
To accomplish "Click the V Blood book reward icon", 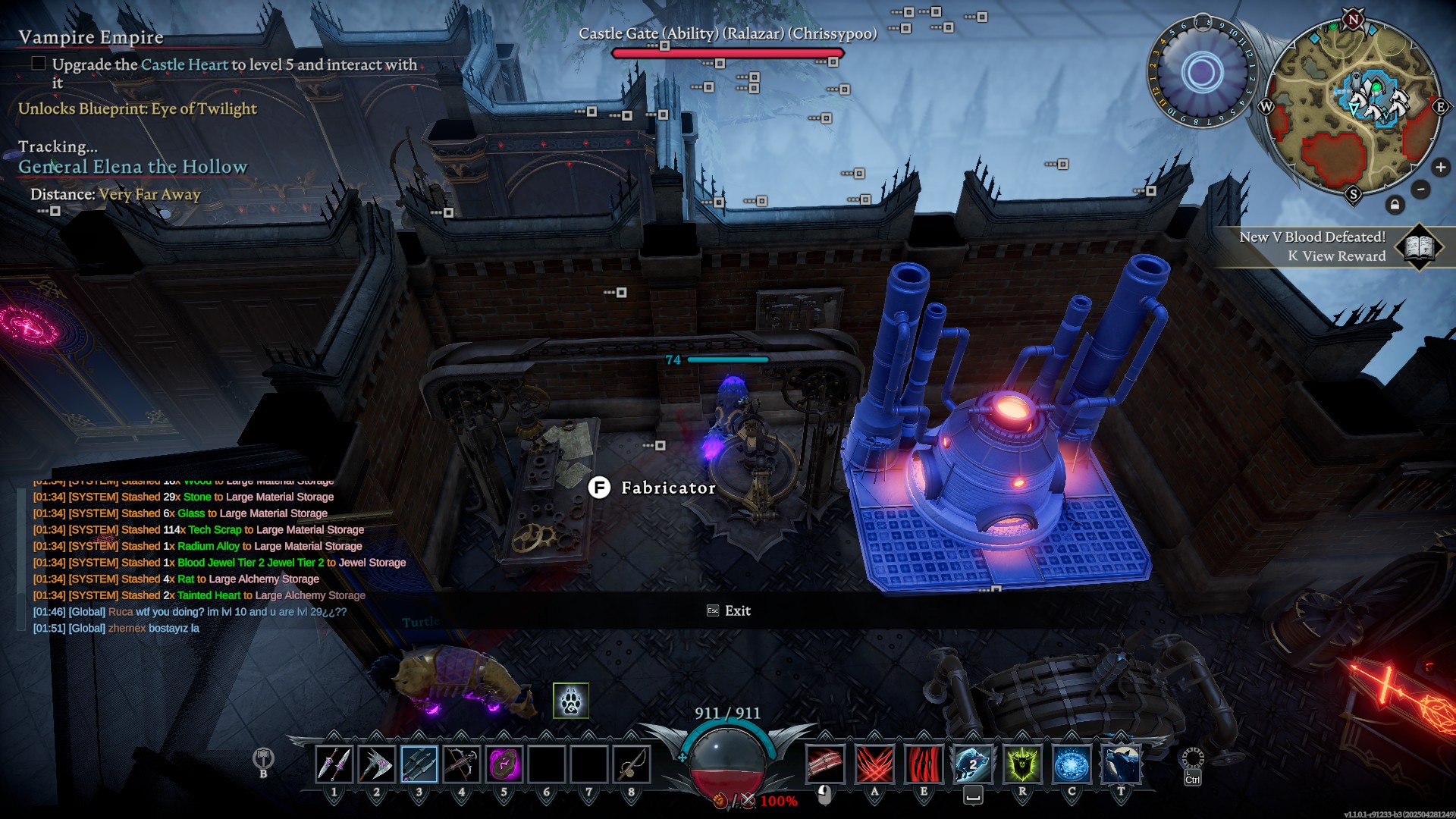I will (x=1420, y=247).
